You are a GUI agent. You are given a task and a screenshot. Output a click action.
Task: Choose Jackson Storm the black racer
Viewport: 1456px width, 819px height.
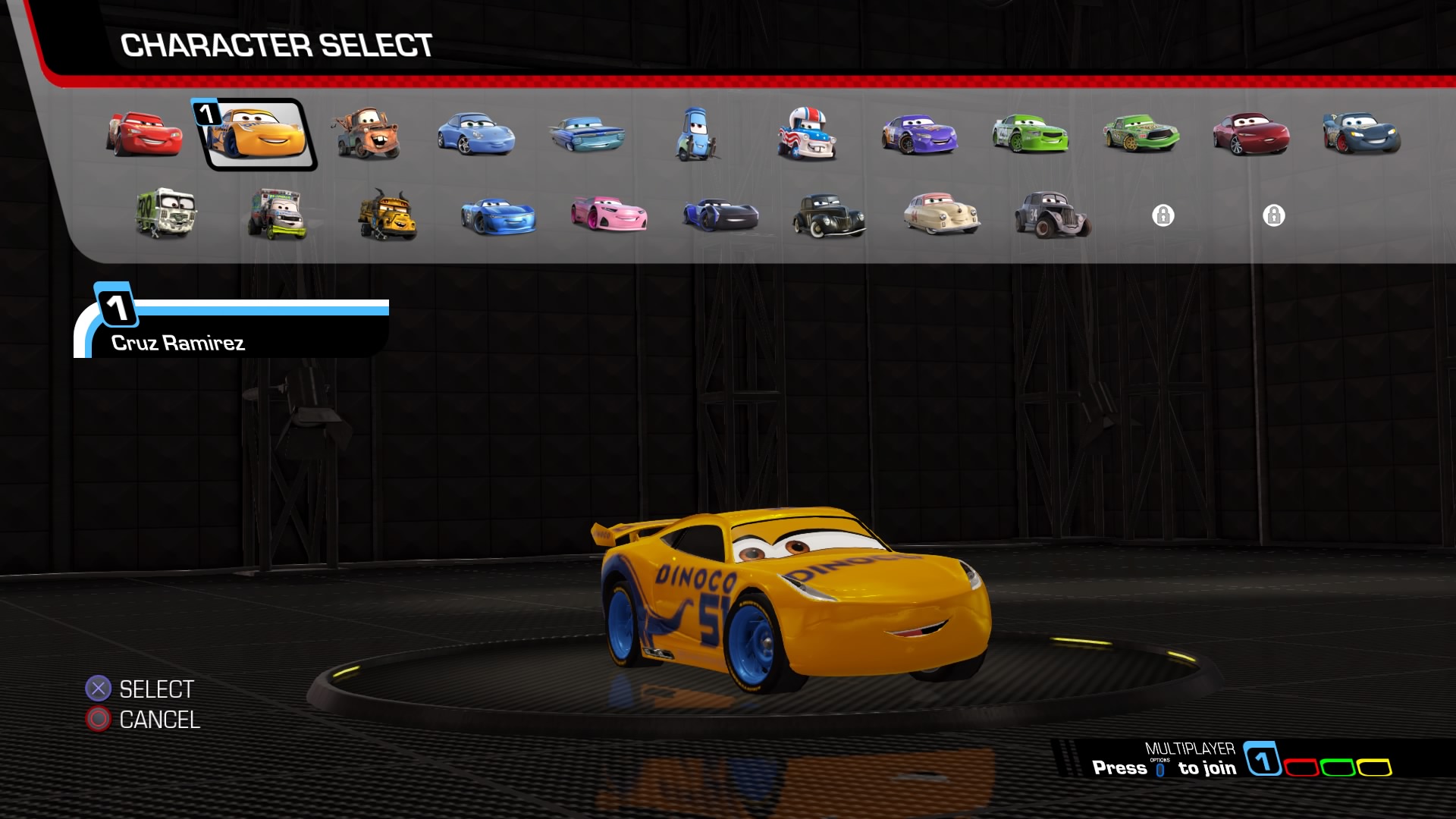point(720,215)
